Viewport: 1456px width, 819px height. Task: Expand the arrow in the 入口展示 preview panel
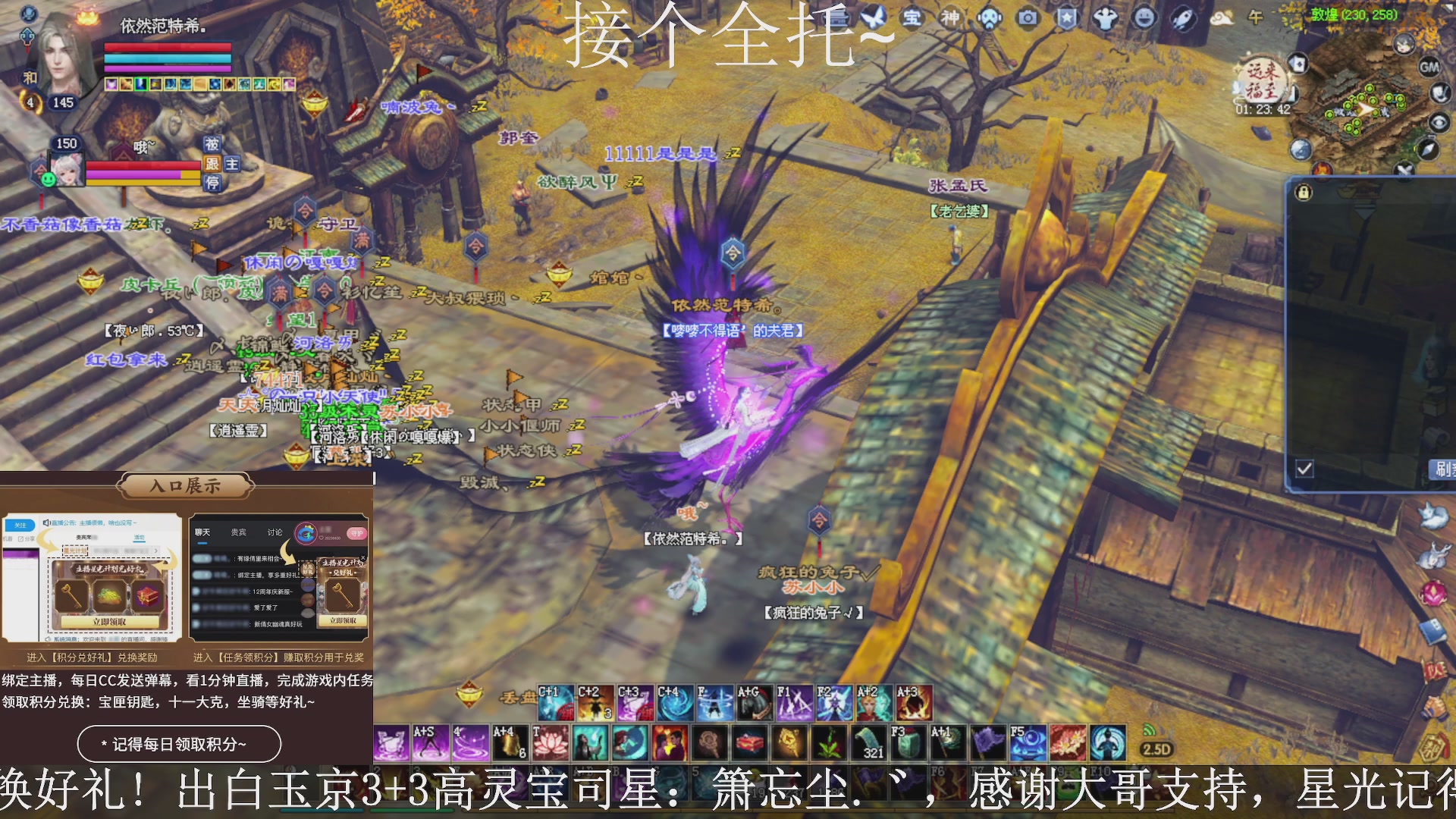156,551
